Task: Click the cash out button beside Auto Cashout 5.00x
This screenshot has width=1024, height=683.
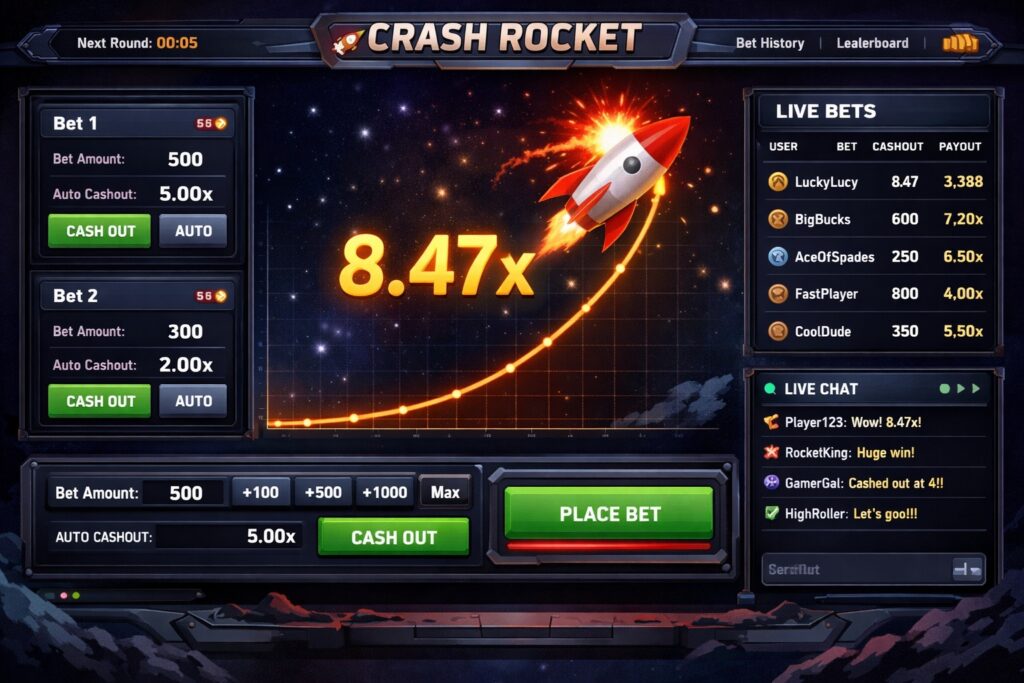Action: point(393,537)
